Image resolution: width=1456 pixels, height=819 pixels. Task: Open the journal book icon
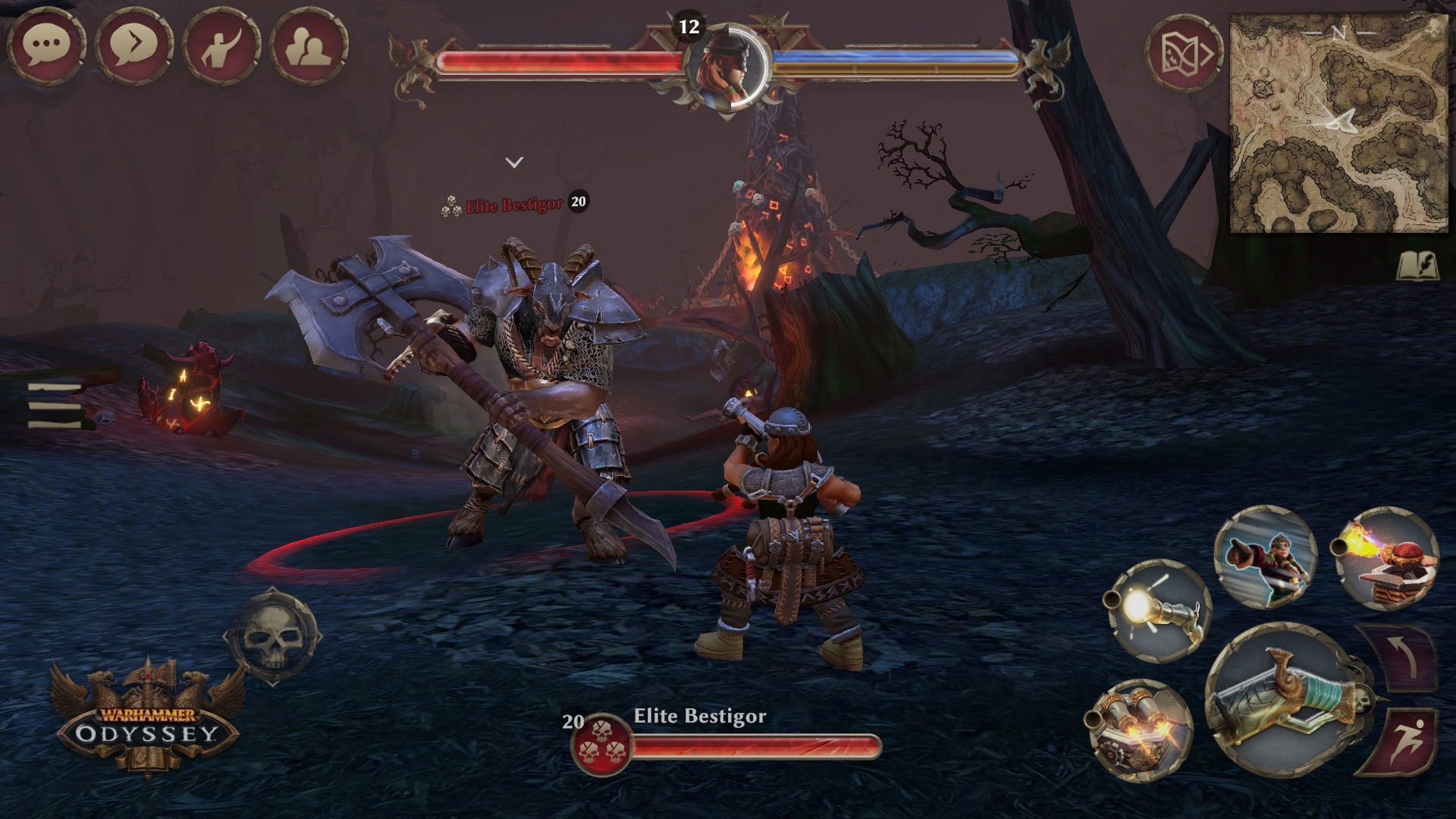pos(1417,266)
